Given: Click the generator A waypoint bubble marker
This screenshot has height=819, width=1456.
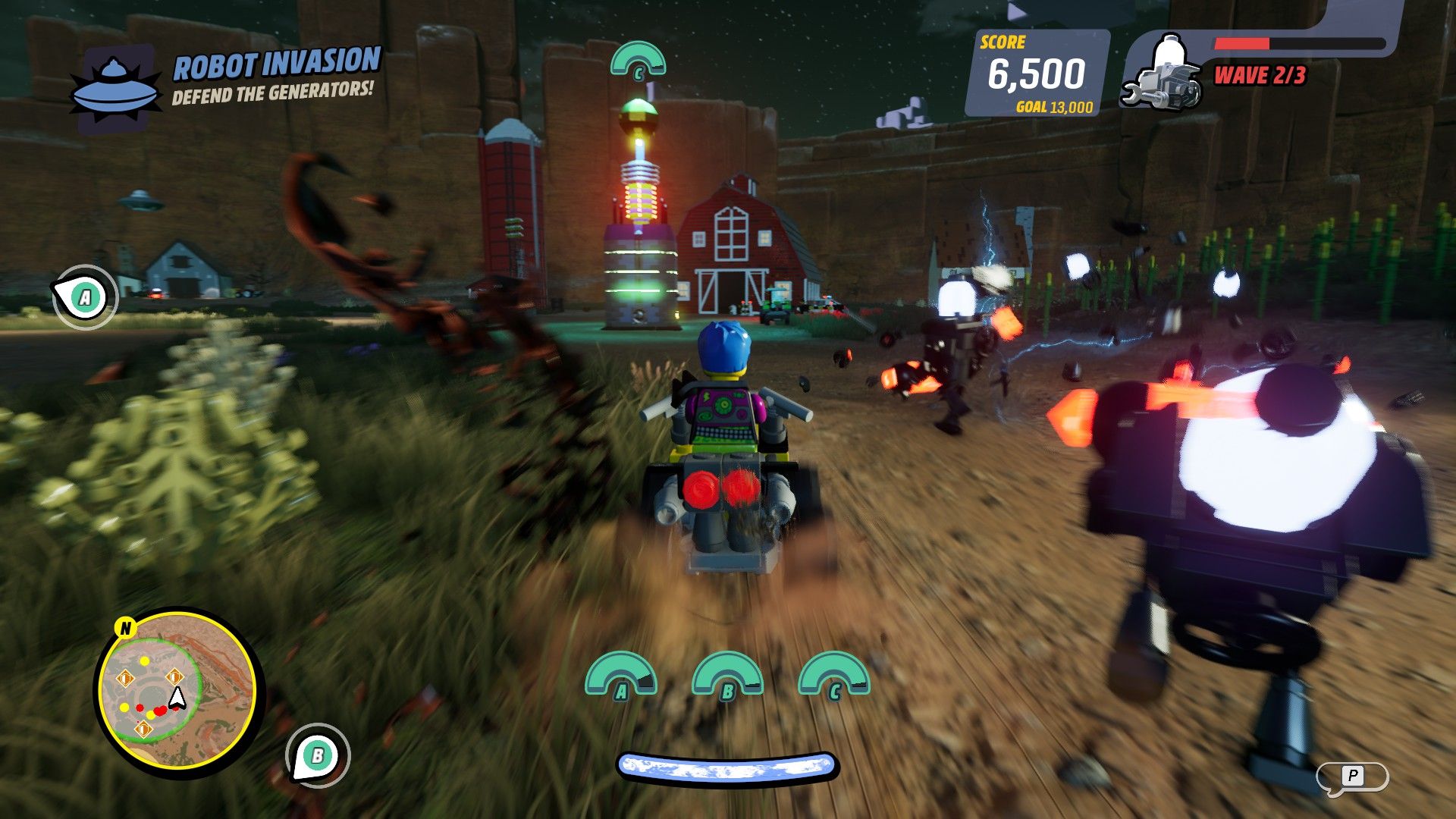Looking at the screenshot, I should [84, 297].
